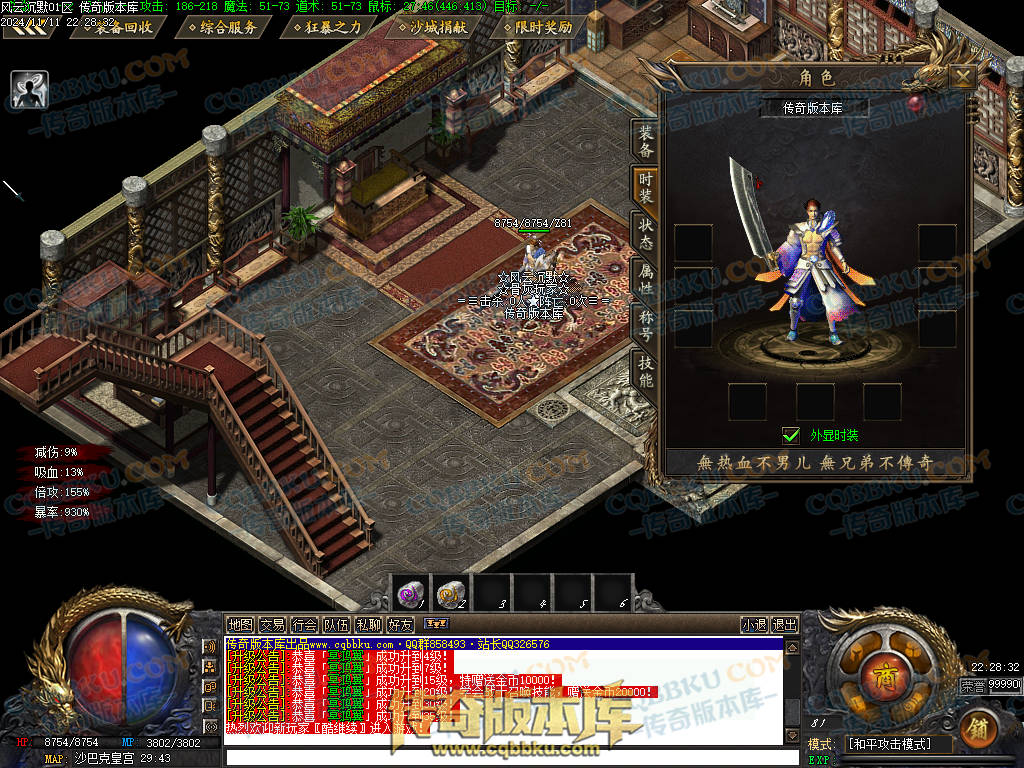Open the 属性 attributes tab
Viewport: 1024px width, 768px height.
click(646, 280)
